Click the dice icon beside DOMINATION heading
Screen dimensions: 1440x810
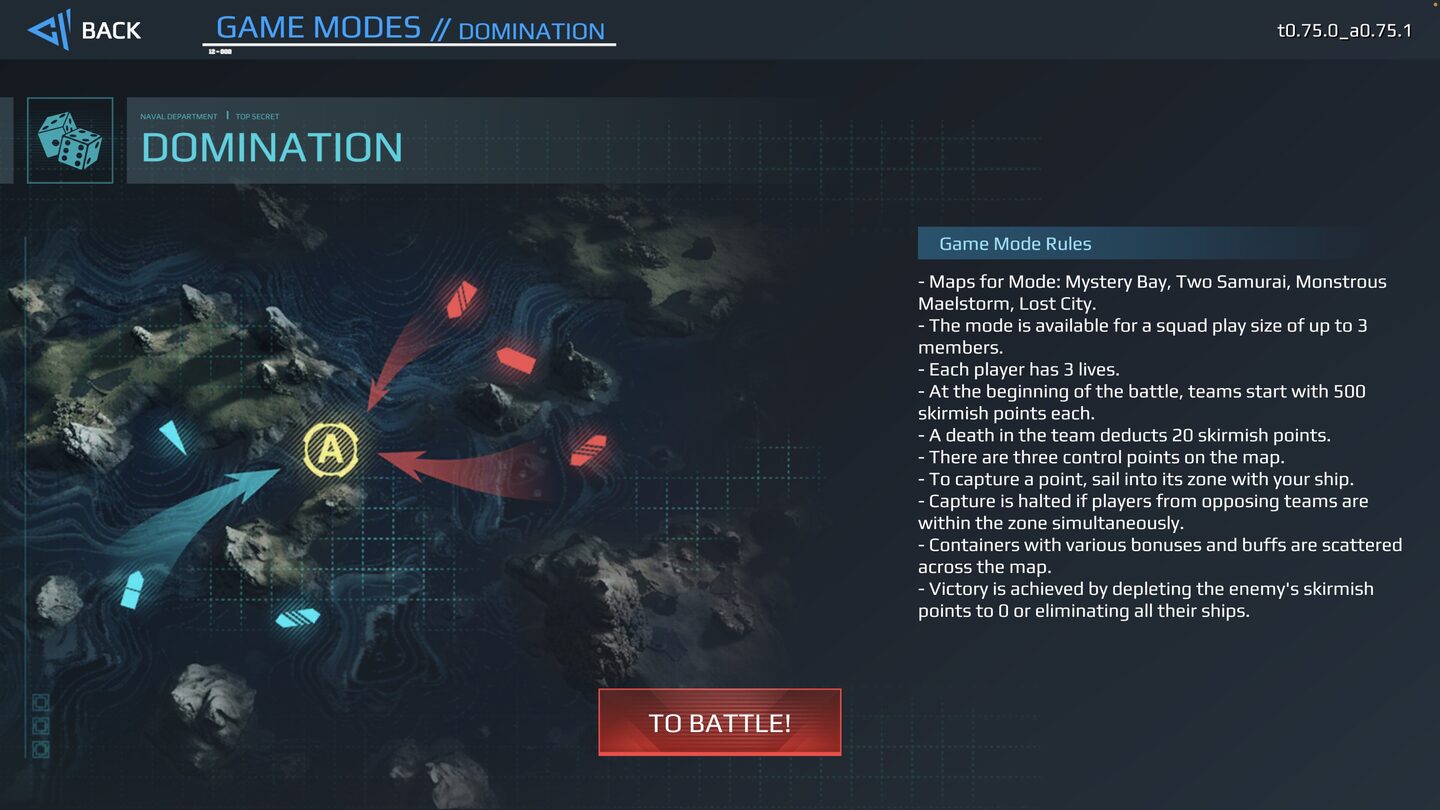(69, 141)
